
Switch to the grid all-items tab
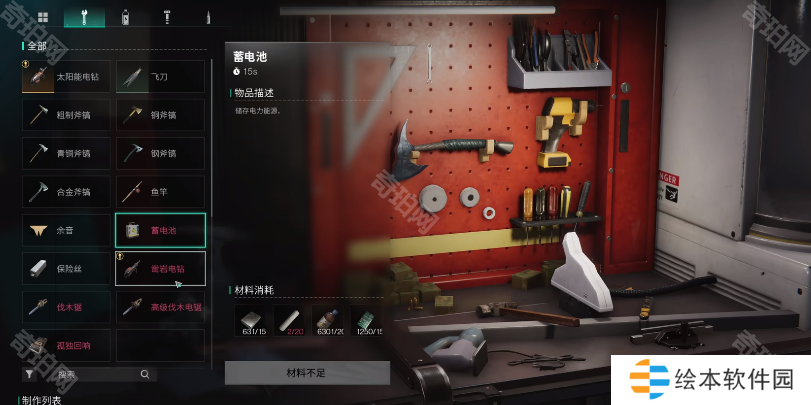click(42, 17)
